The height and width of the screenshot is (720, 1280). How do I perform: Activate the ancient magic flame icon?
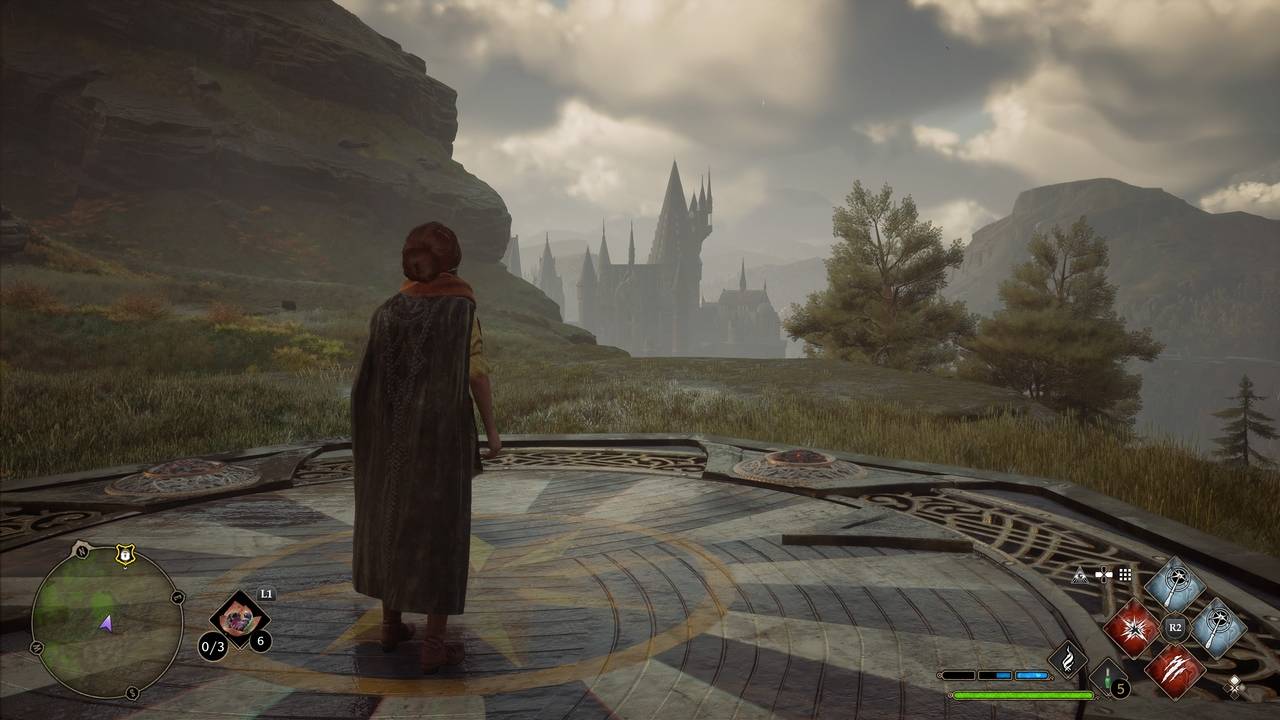pyautogui.click(x=1067, y=658)
